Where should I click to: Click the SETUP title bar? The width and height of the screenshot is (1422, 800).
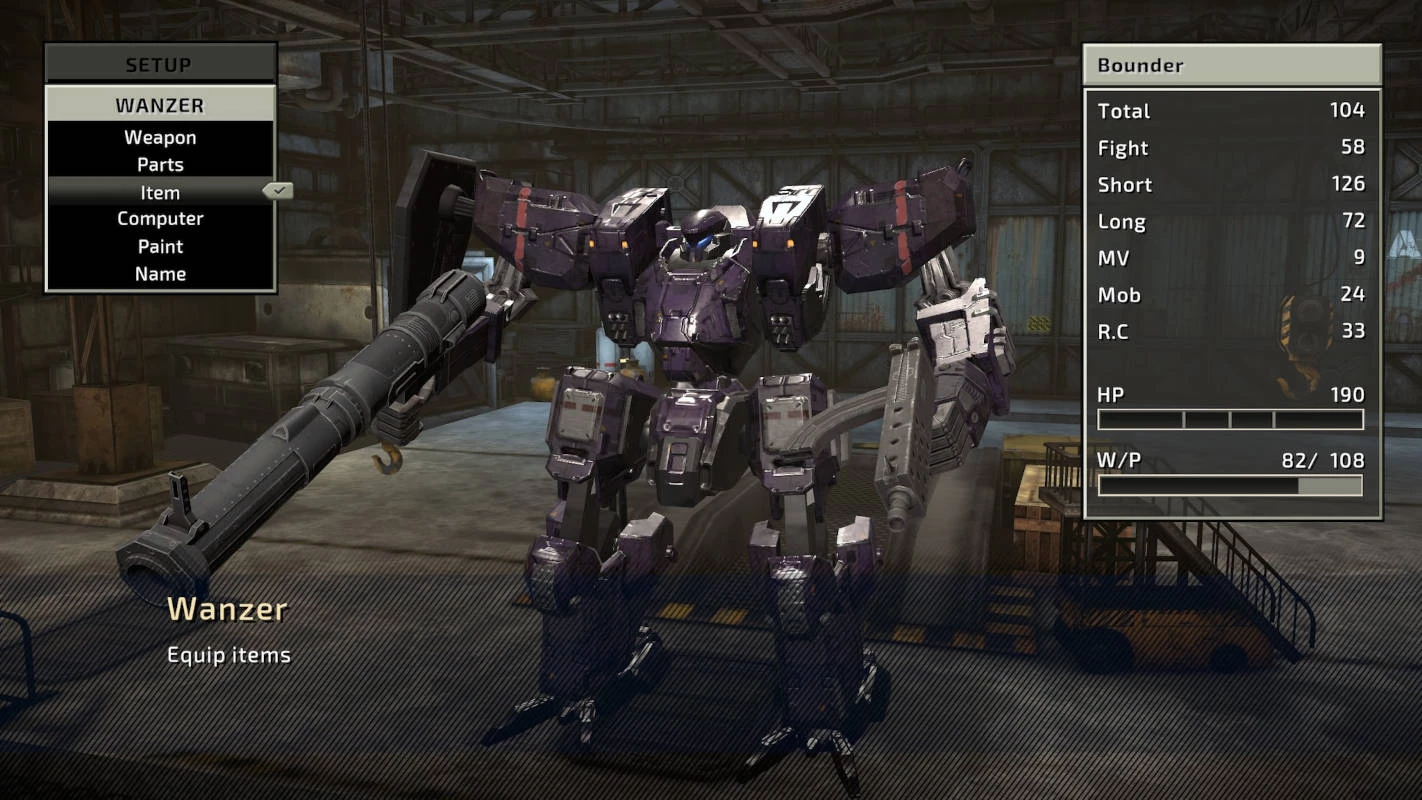point(160,65)
